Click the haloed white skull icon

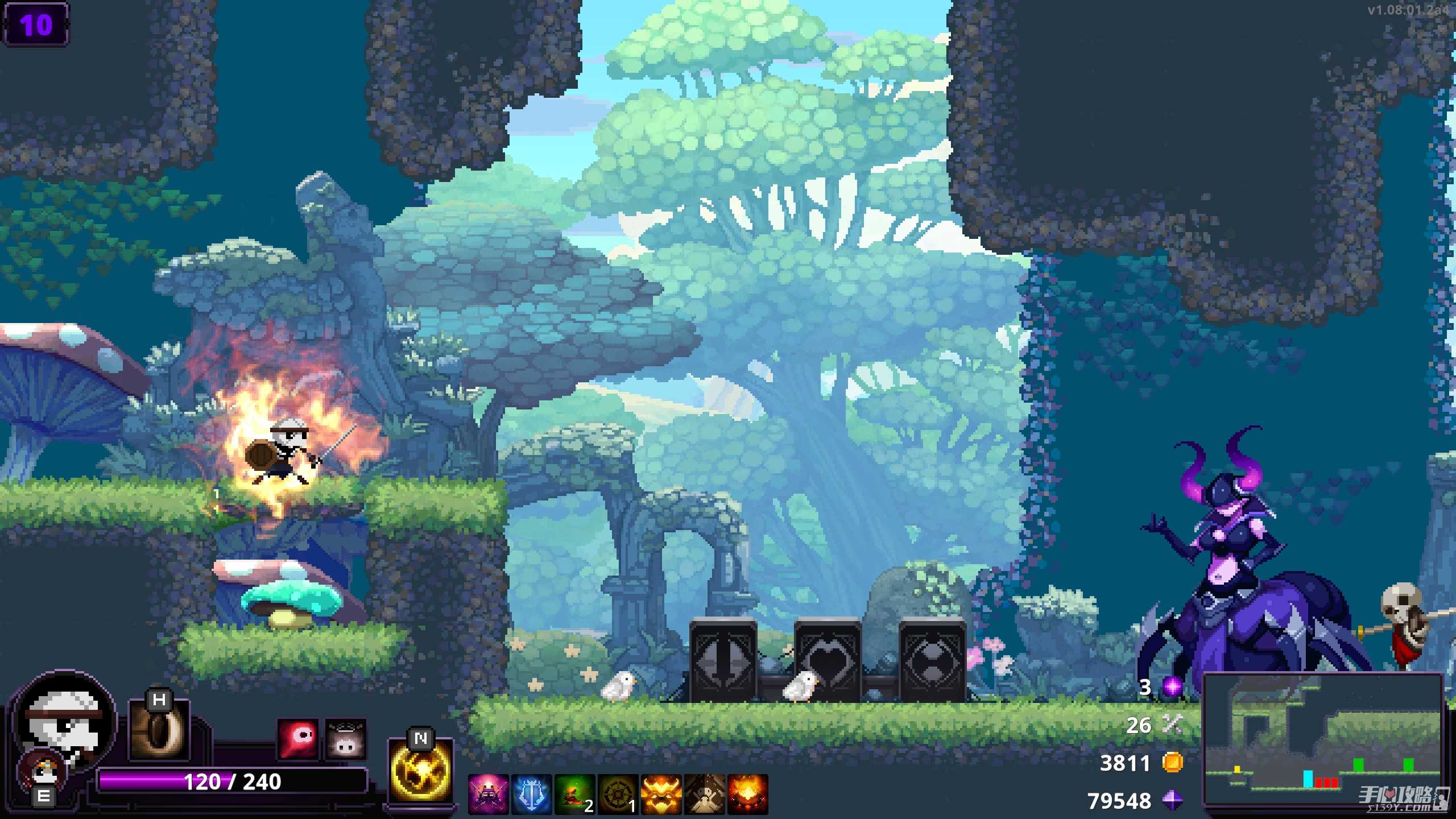coord(345,739)
